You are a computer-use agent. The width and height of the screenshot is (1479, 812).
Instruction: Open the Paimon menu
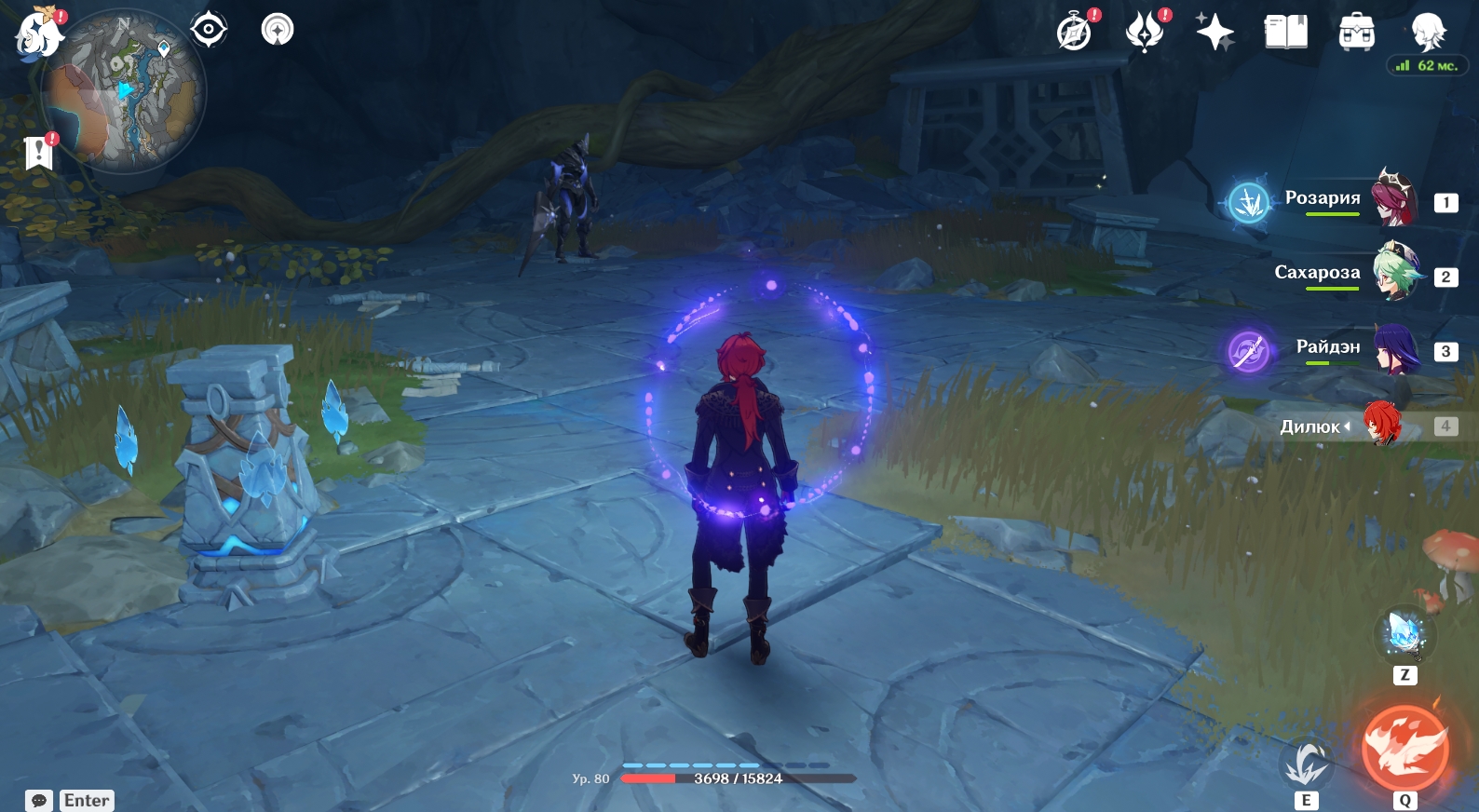(38, 34)
